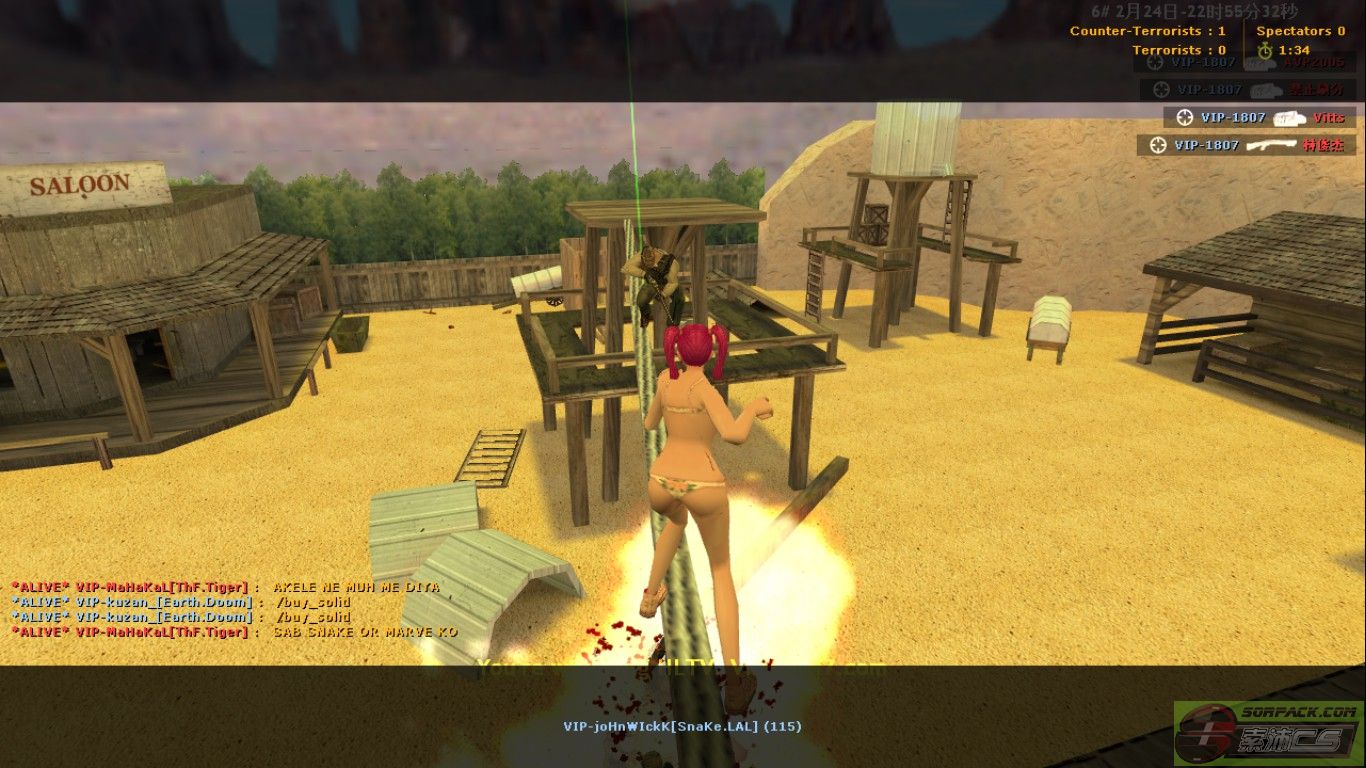Image resolution: width=1366 pixels, height=768 pixels.
Task: Select the kill feed entry for Vitts
Action: tap(1259, 117)
